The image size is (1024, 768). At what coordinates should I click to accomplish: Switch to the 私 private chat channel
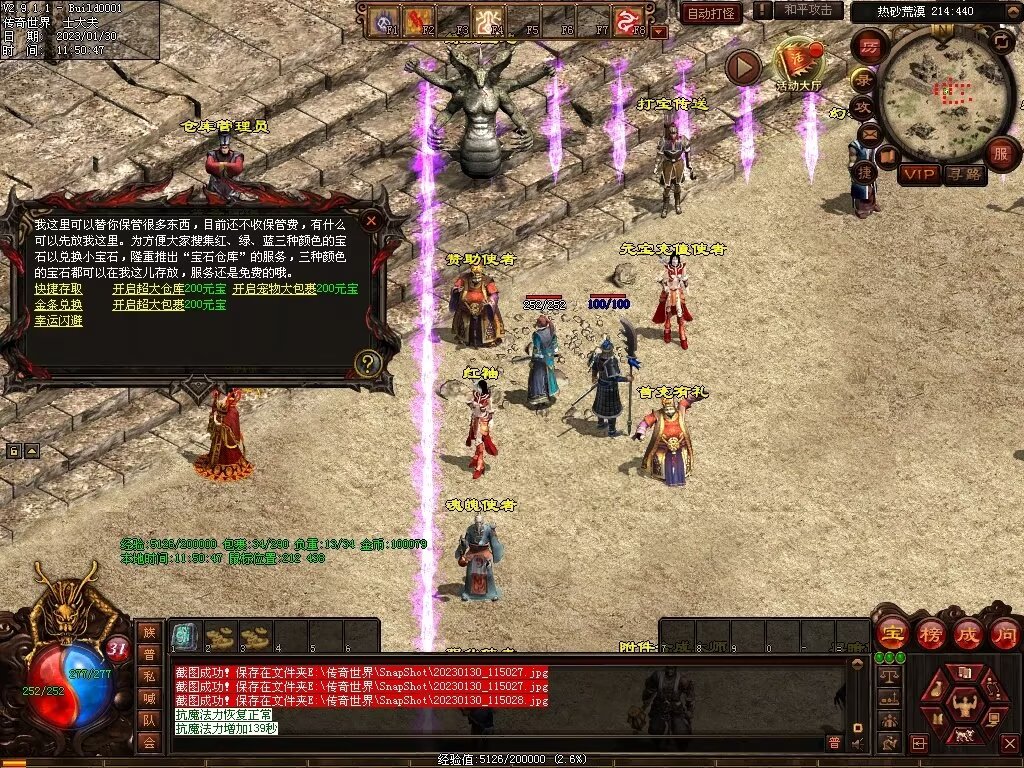tap(148, 676)
